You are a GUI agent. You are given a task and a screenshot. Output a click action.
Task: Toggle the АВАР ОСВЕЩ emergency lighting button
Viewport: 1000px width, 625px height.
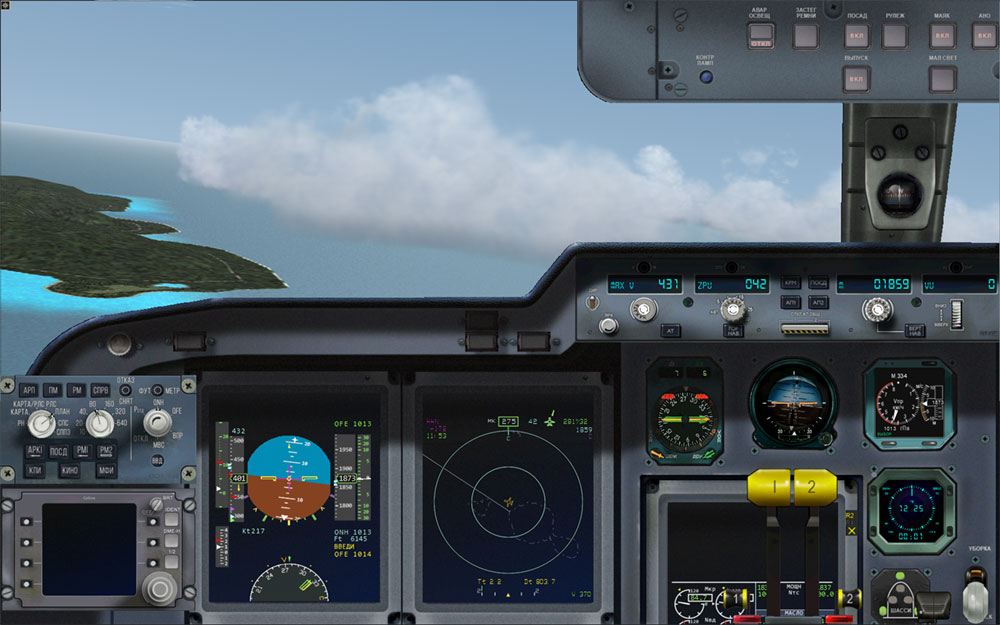point(761,35)
